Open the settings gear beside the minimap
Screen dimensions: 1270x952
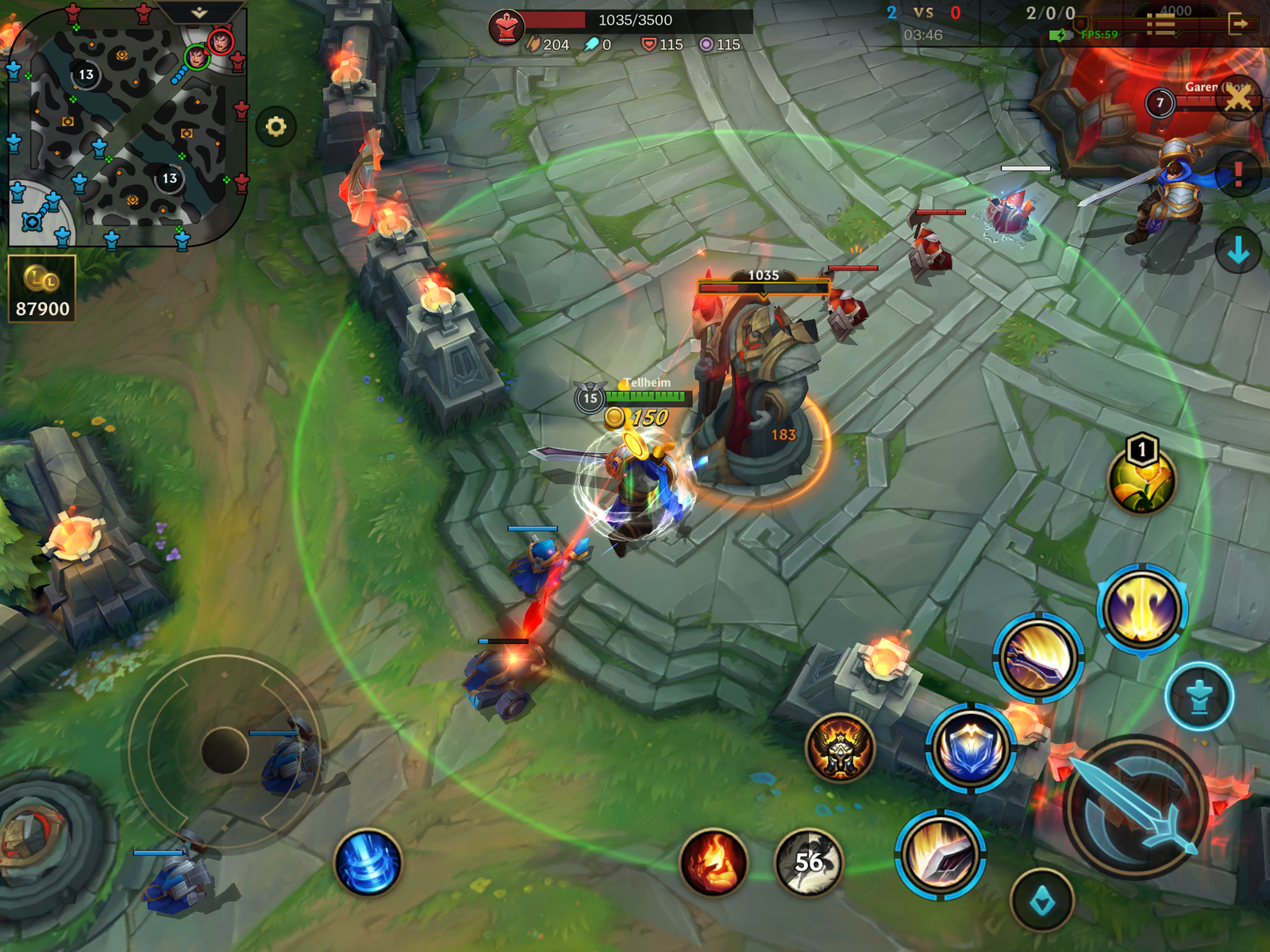(275, 127)
